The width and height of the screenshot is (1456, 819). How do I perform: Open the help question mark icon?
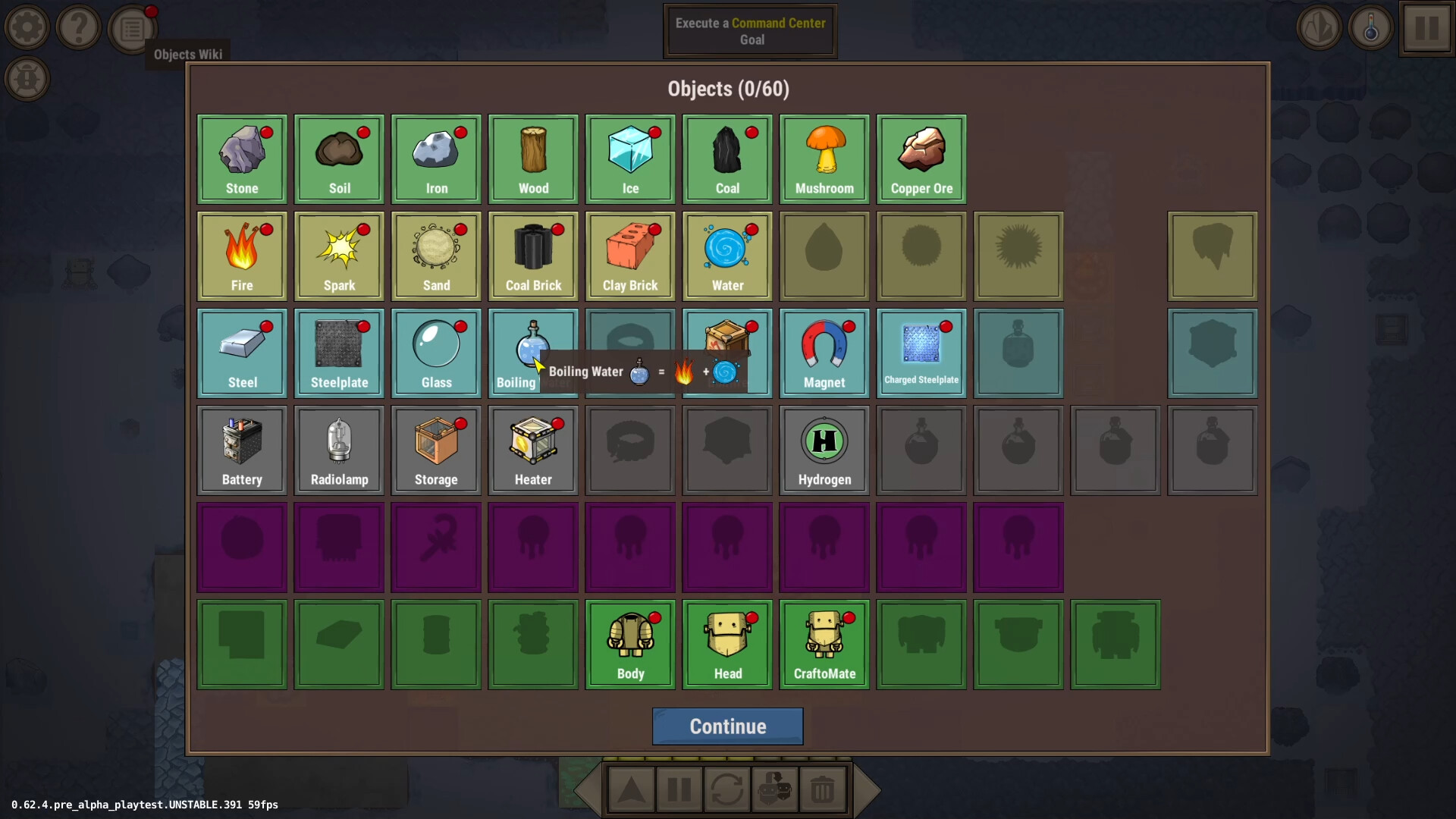click(79, 27)
